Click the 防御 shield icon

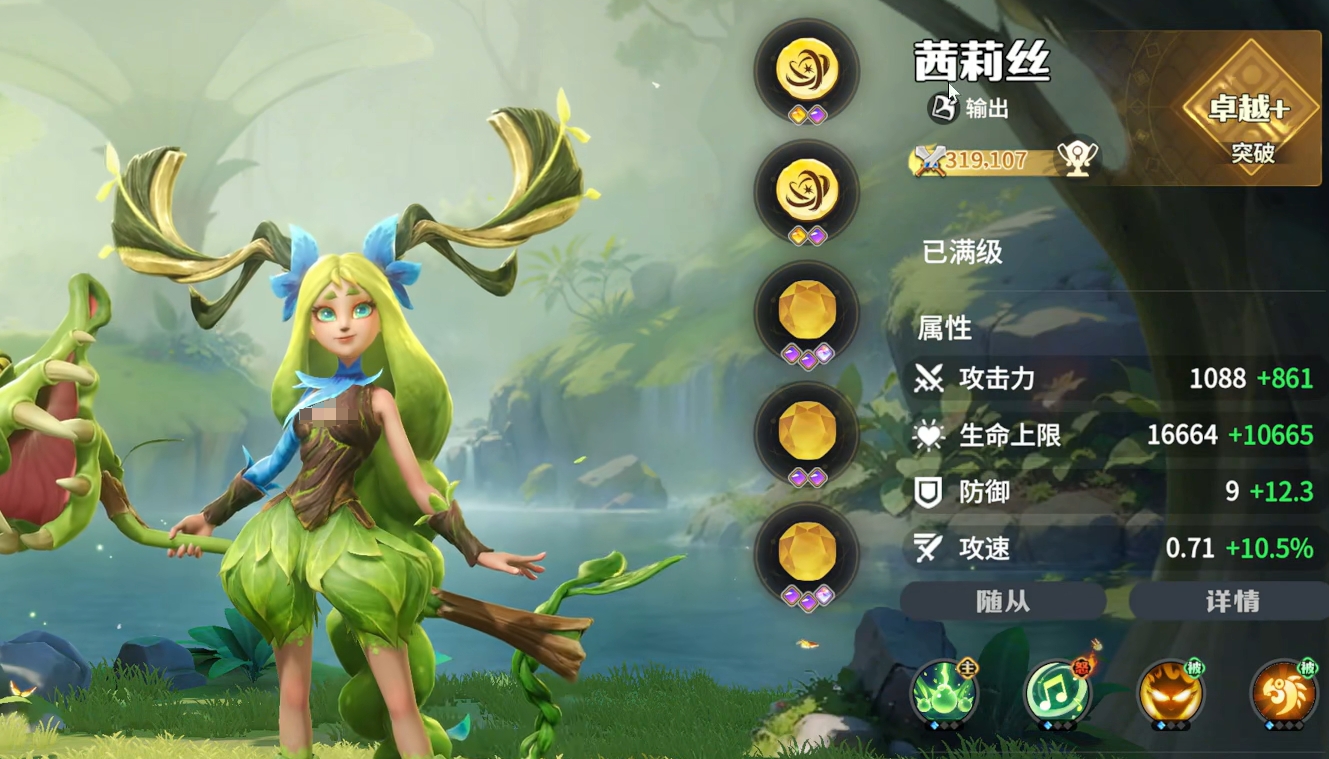click(x=930, y=492)
